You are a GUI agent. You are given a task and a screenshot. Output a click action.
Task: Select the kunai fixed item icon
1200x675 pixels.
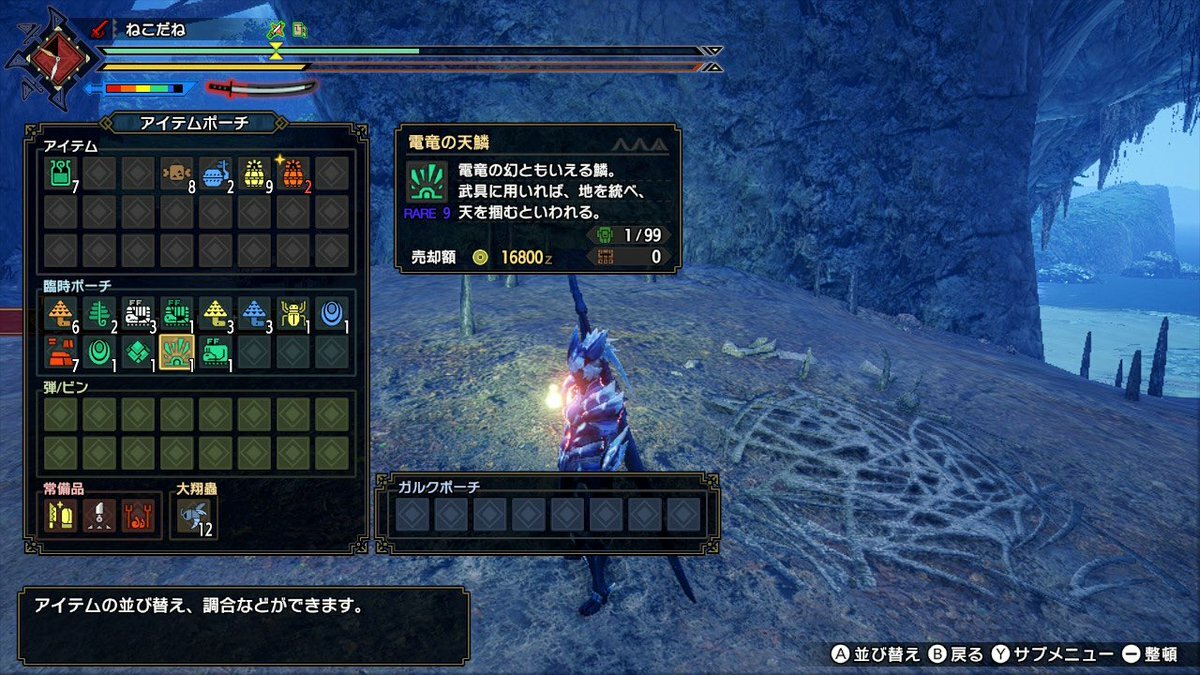(99, 516)
